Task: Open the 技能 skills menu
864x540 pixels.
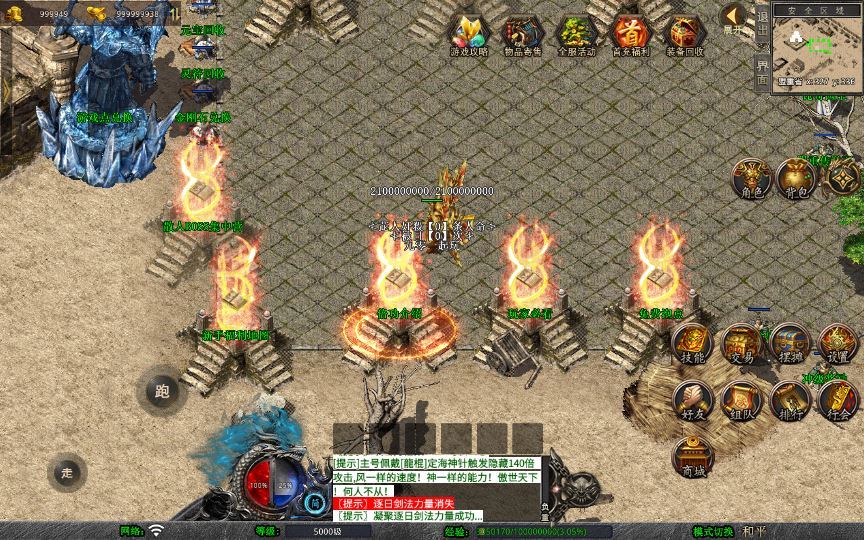Action: (693, 344)
